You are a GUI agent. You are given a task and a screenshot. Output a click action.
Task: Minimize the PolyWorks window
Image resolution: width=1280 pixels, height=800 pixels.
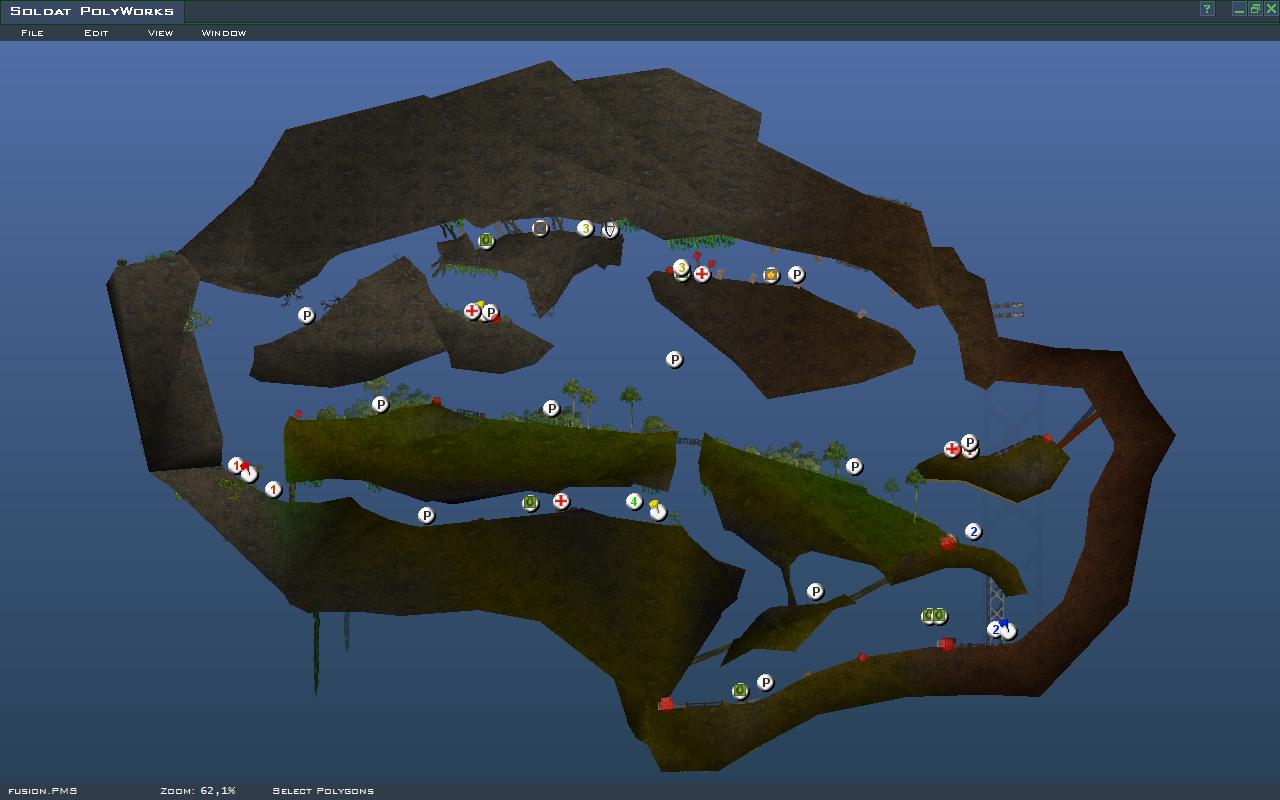click(x=1239, y=9)
